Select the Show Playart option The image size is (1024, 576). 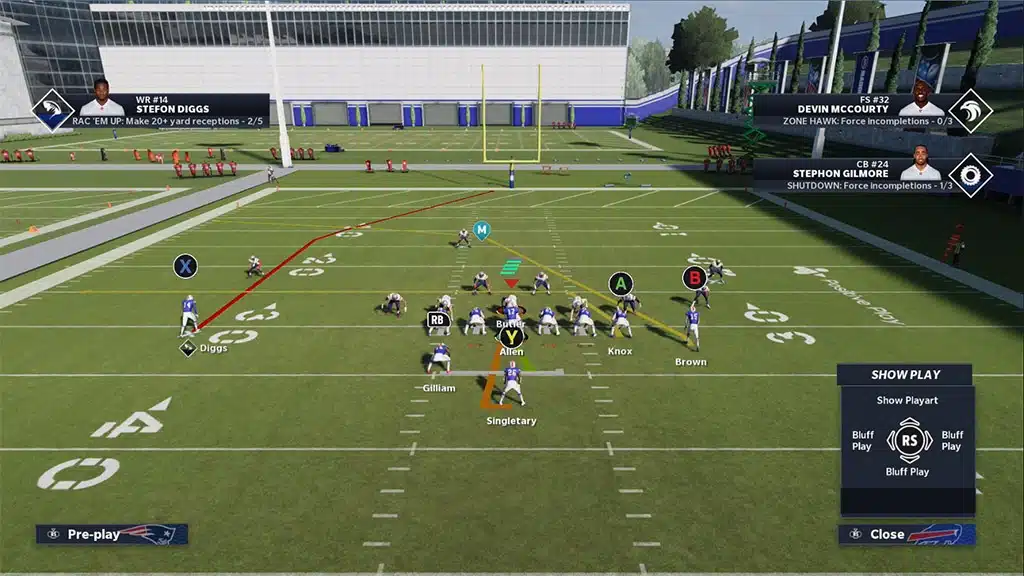904,400
